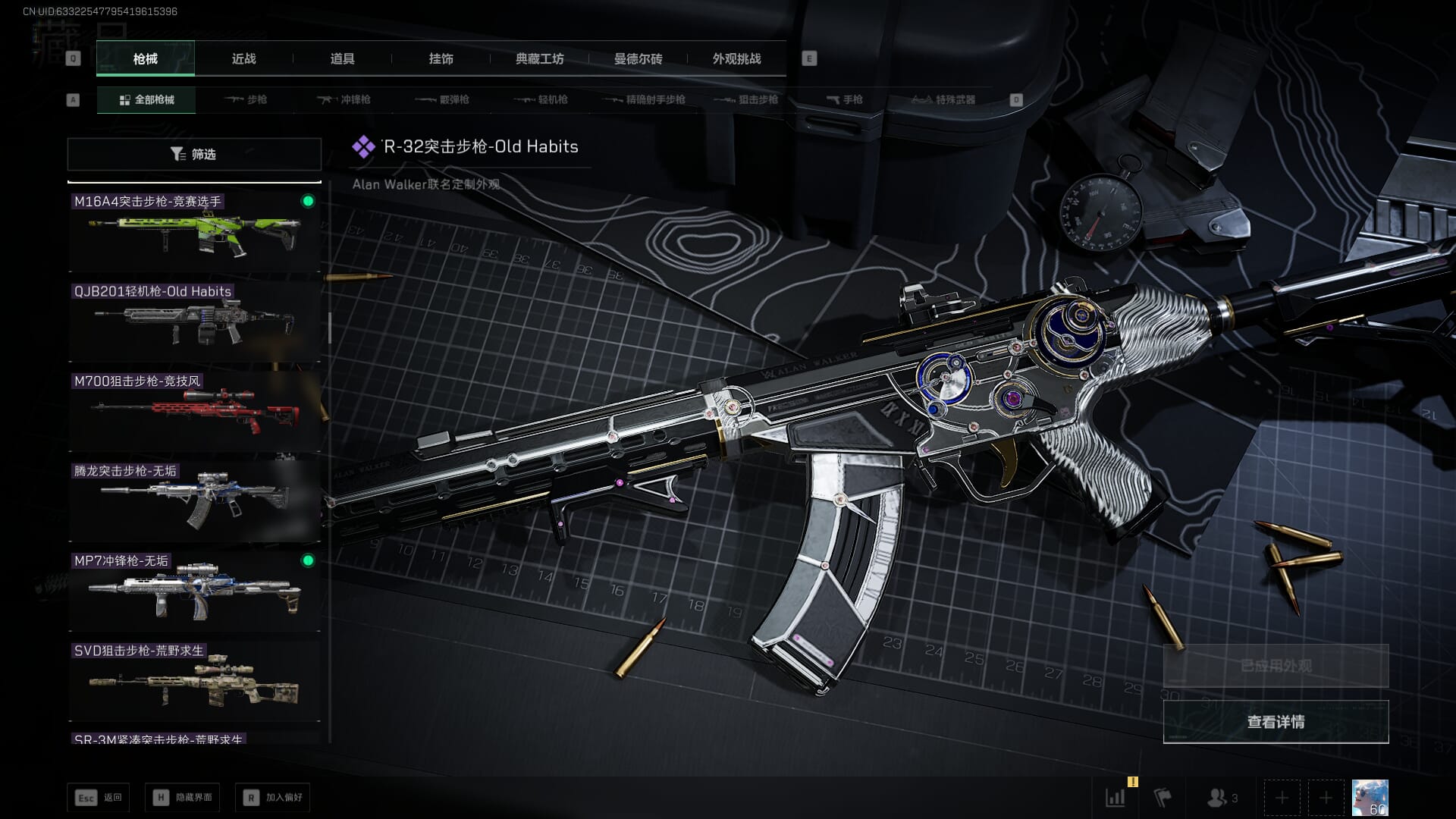
Task: Open the friends list icon
Action: coord(1221,798)
